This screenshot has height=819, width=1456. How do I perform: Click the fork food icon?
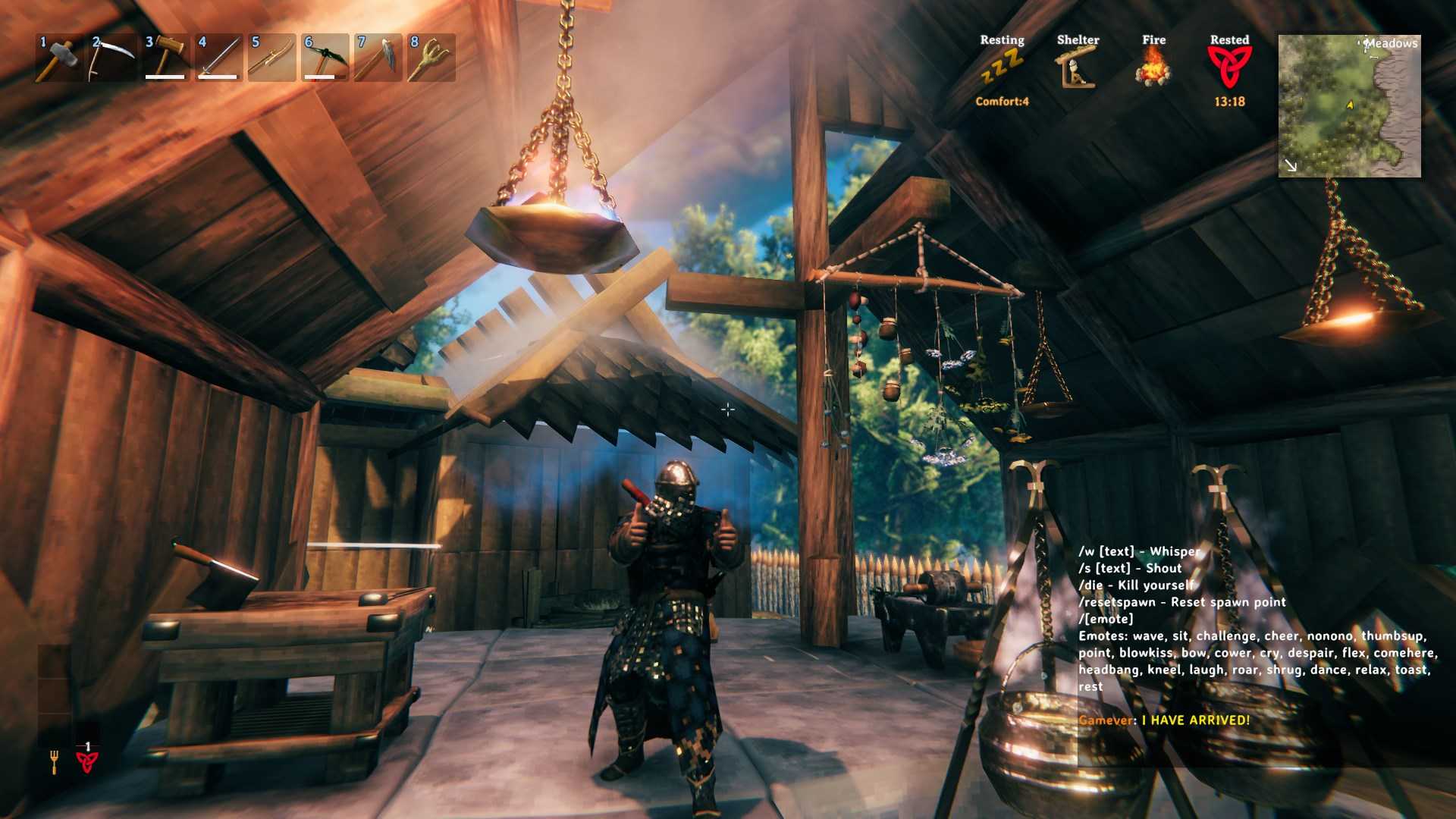click(55, 761)
